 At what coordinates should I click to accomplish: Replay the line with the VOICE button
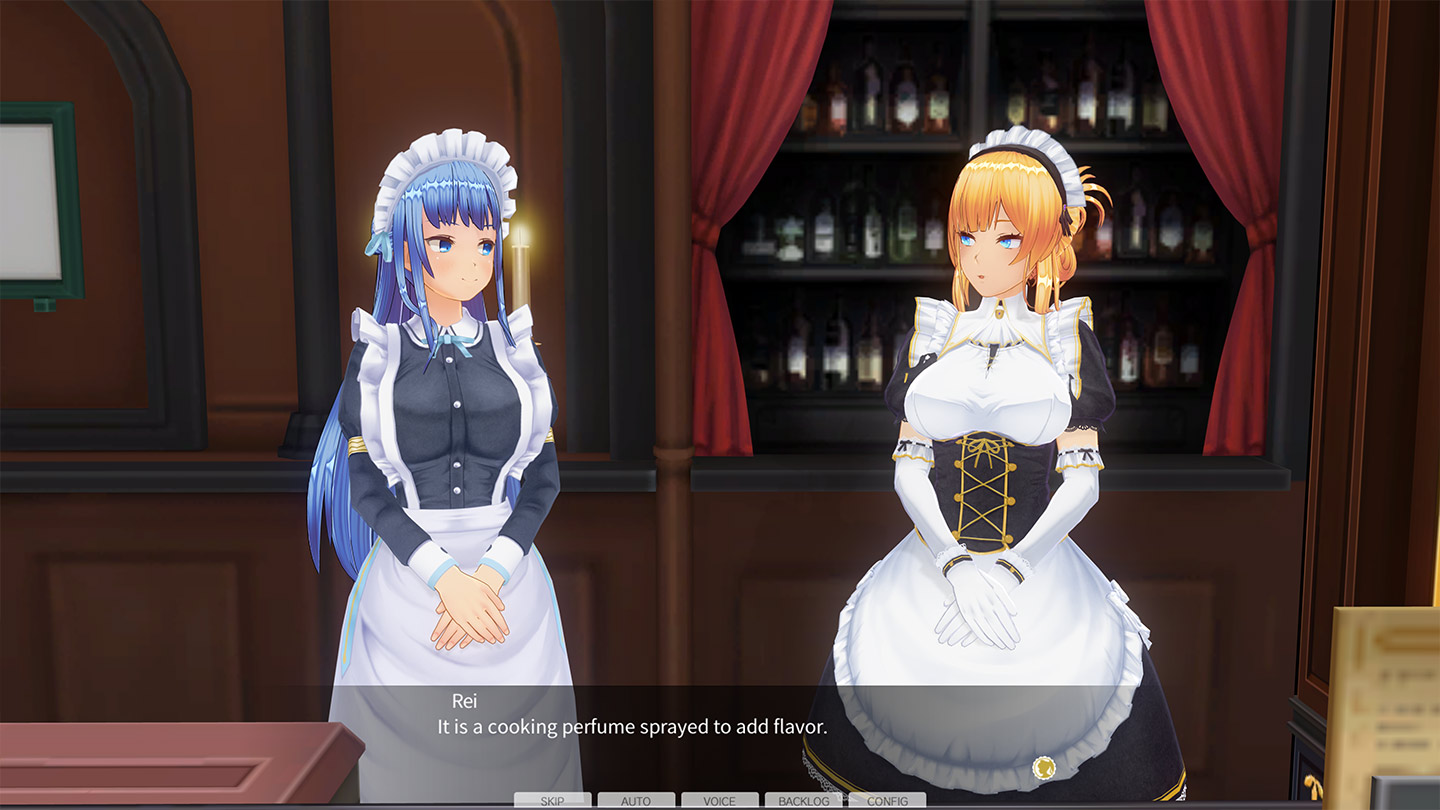point(719,801)
